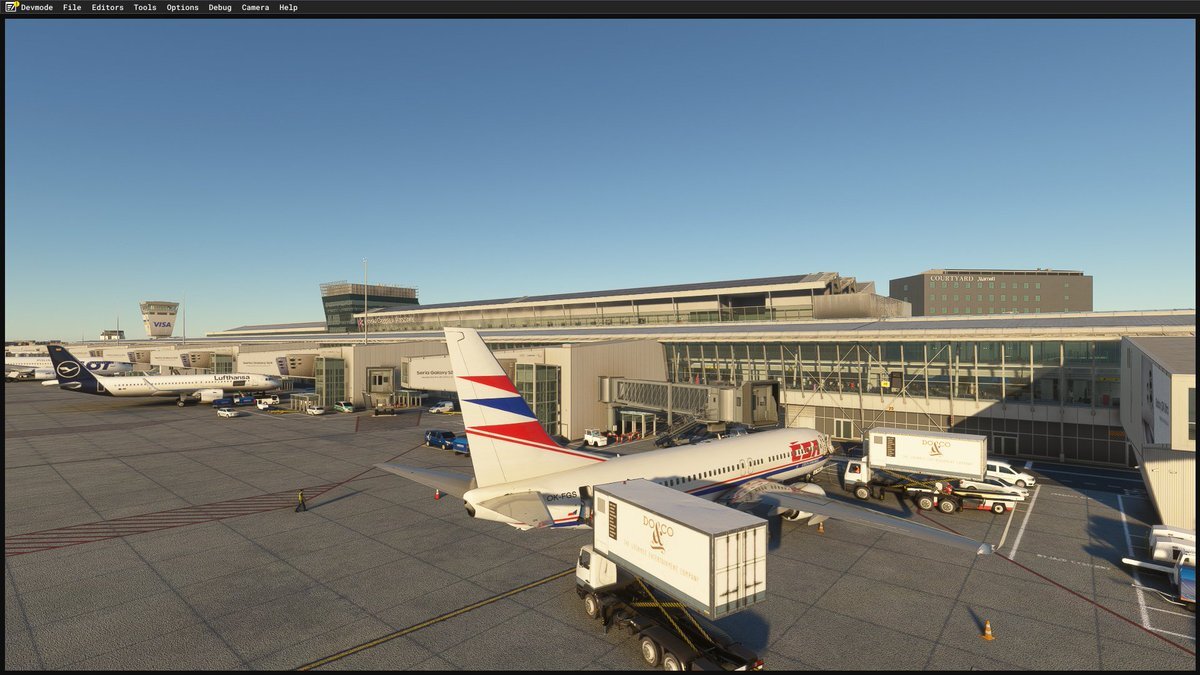Open the Camera menu
The width and height of the screenshot is (1200, 675).
point(255,7)
